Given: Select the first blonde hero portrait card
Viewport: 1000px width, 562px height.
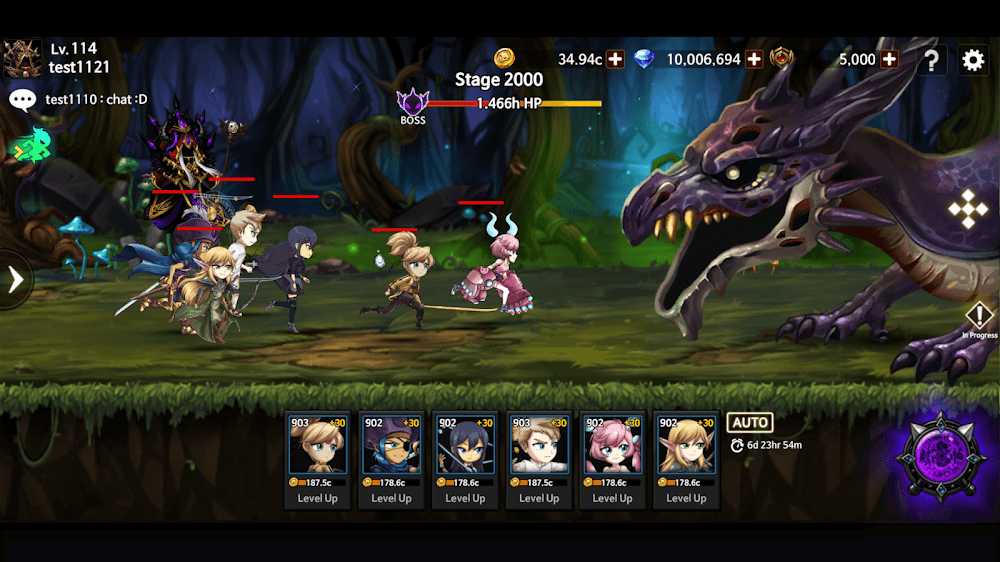Looking at the screenshot, I should (x=317, y=445).
